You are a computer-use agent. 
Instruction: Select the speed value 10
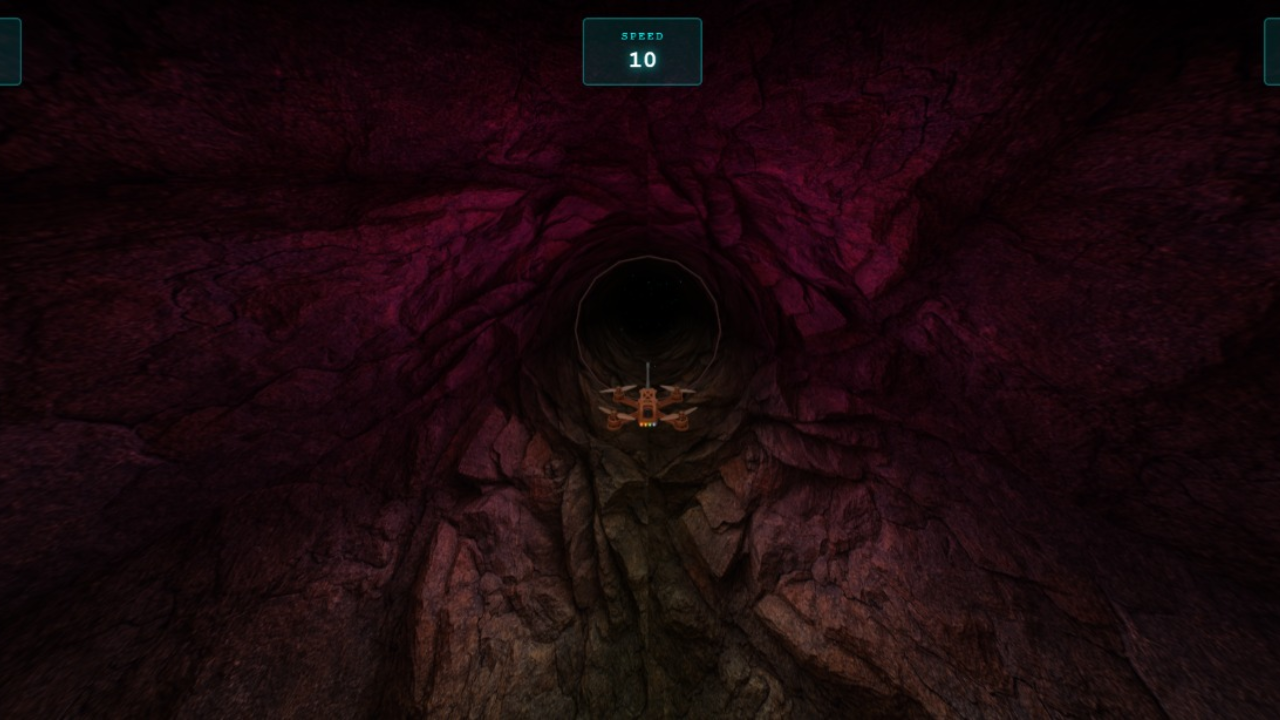pos(642,60)
